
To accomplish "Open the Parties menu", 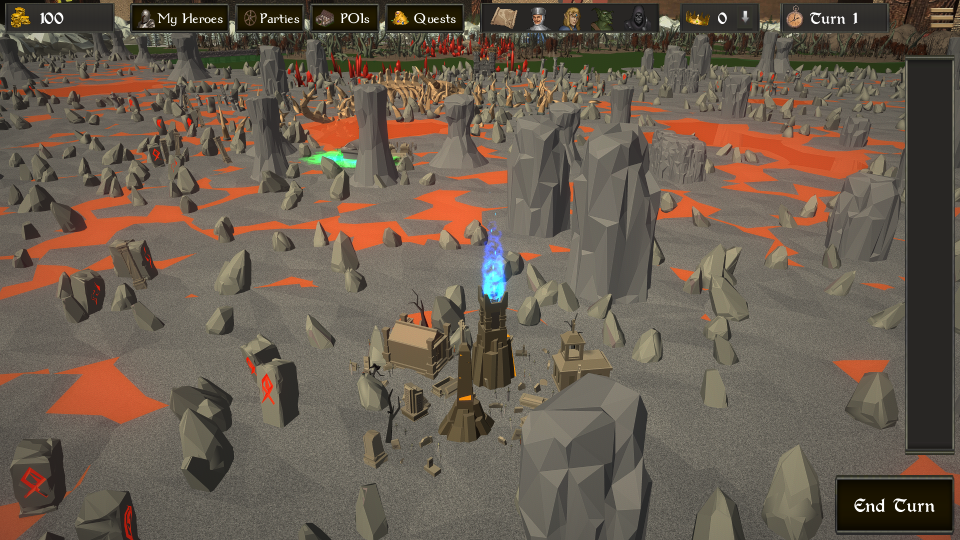I will click(269, 18).
